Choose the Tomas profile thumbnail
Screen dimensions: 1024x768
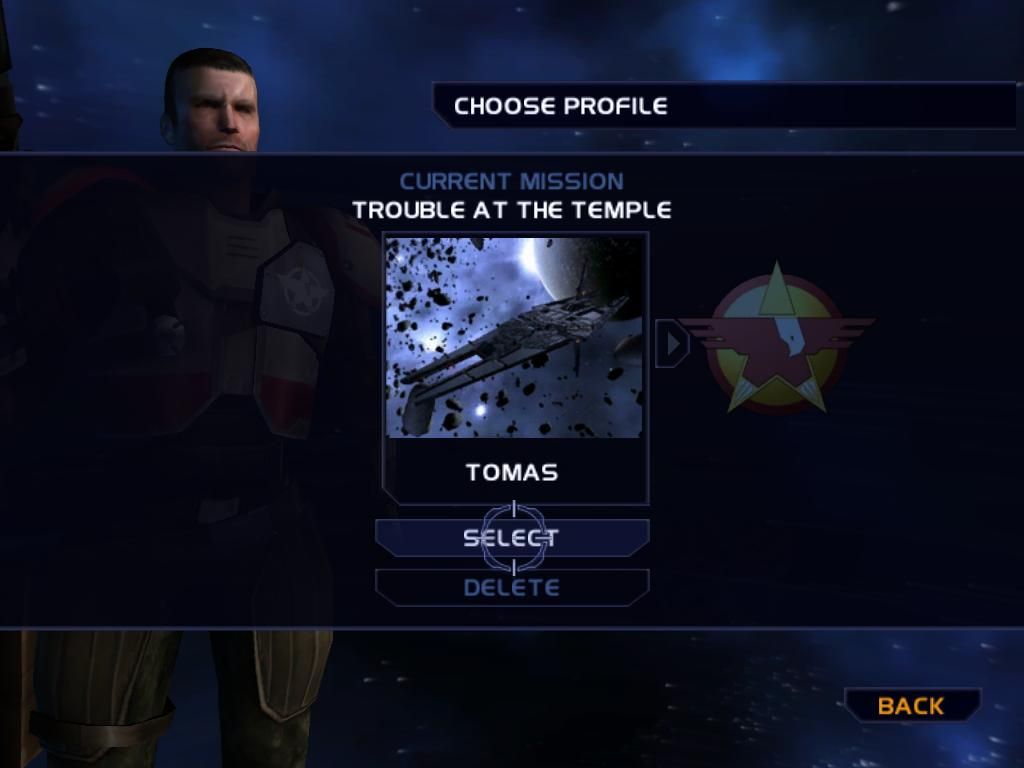[x=514, y=337]
